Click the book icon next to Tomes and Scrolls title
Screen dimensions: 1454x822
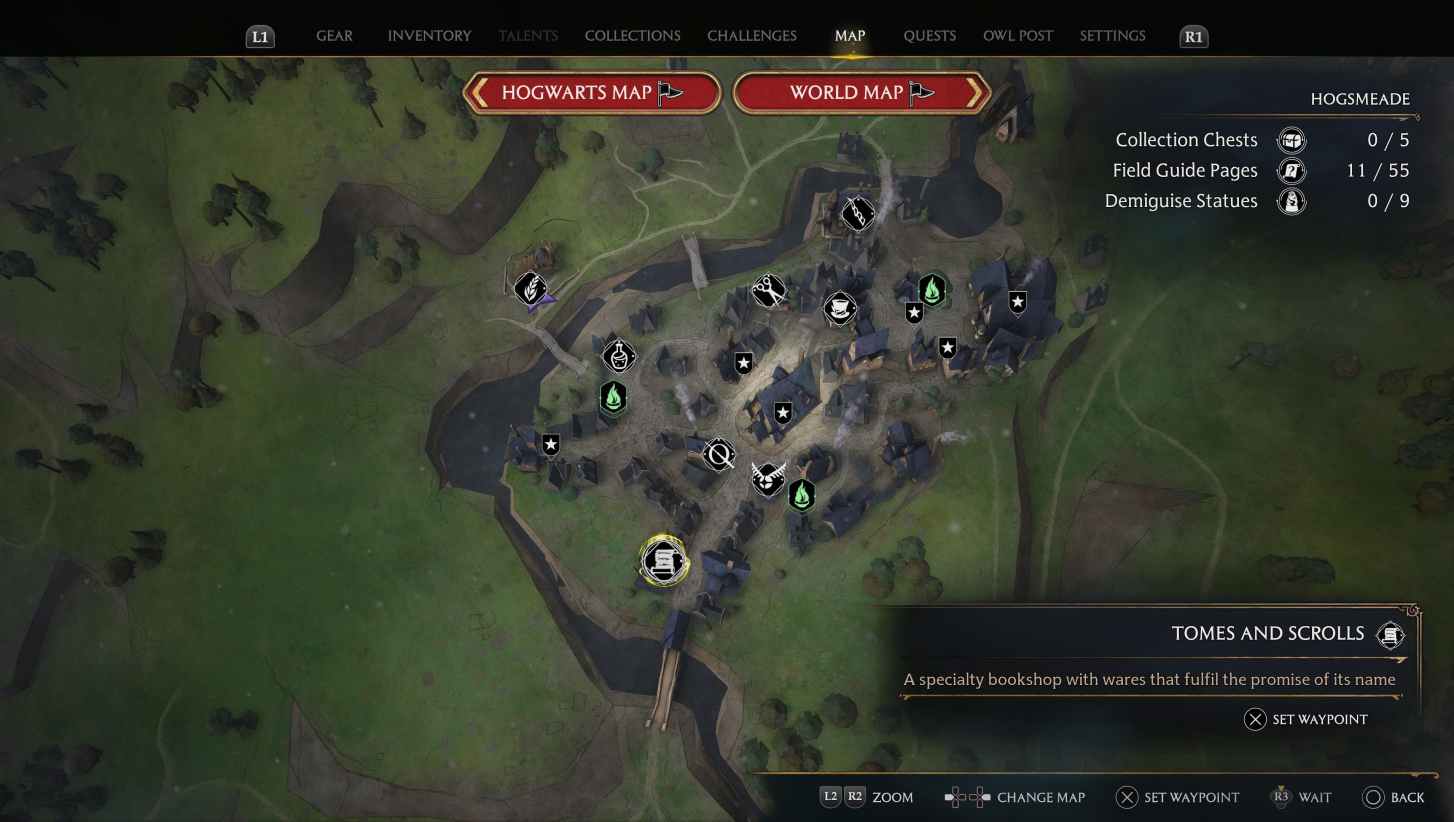(x=1390, y=634)
